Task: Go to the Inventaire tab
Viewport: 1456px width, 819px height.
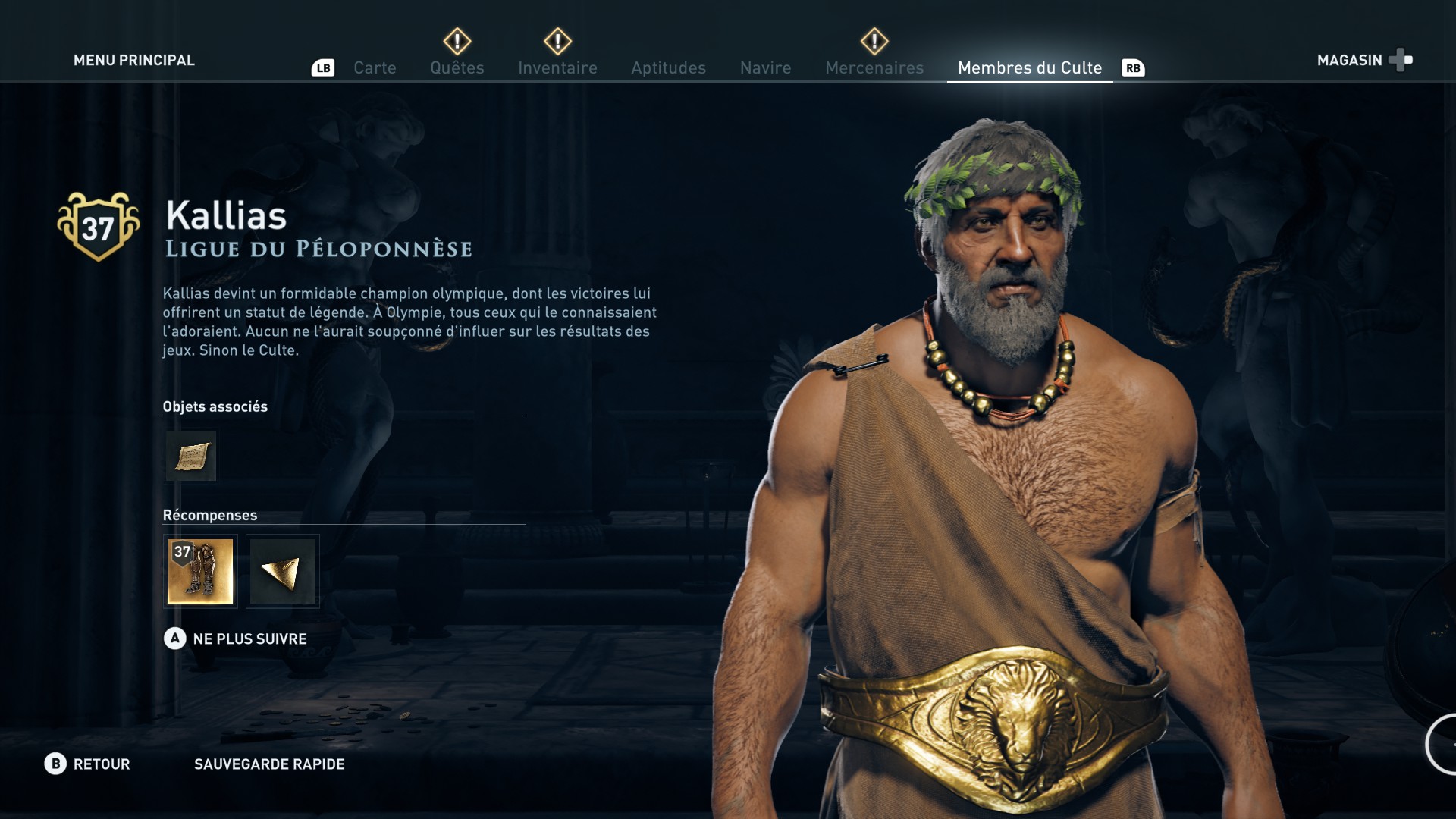Action: (557, 67)
